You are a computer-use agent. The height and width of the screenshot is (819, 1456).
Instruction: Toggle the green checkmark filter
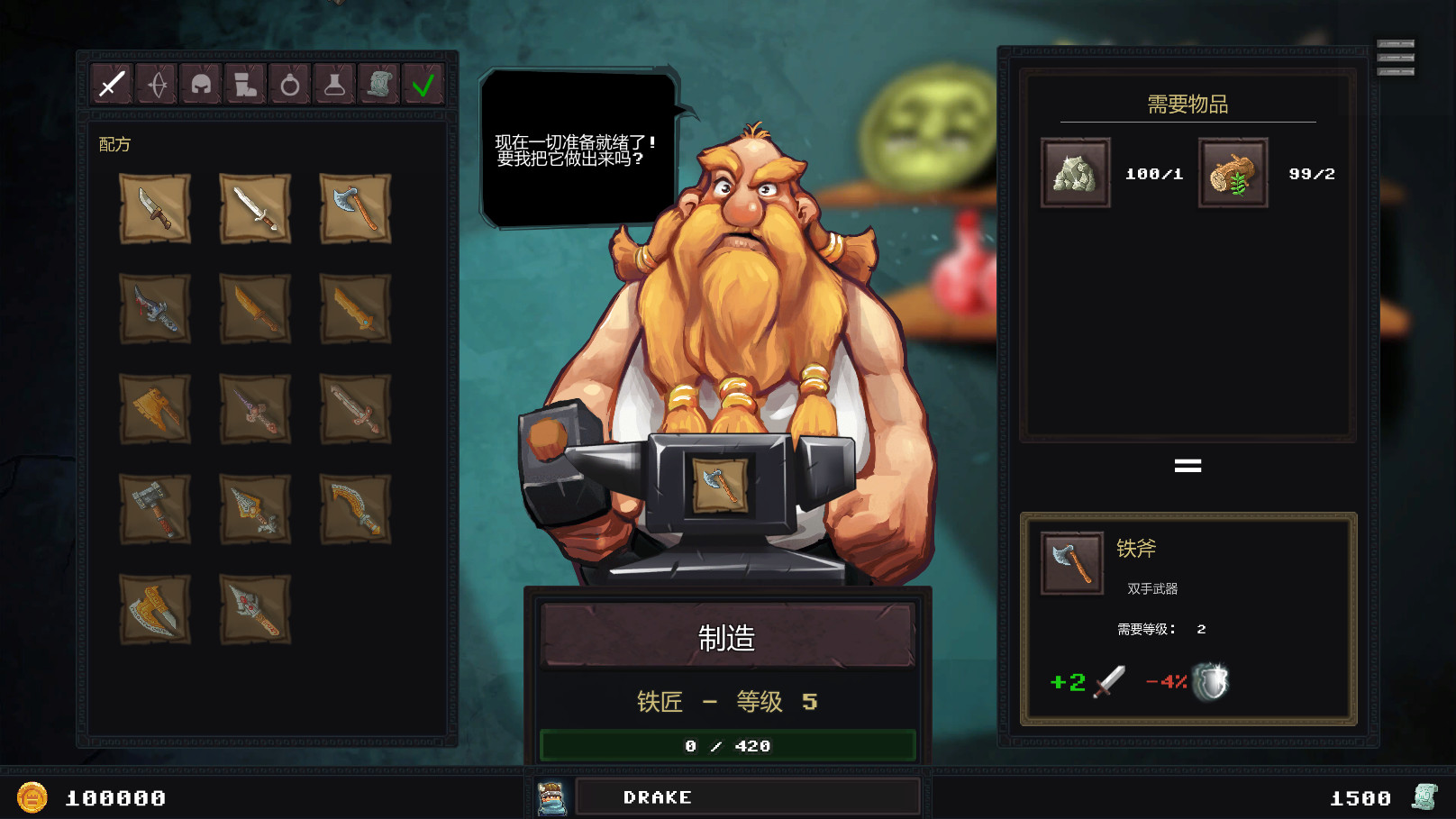423,84
